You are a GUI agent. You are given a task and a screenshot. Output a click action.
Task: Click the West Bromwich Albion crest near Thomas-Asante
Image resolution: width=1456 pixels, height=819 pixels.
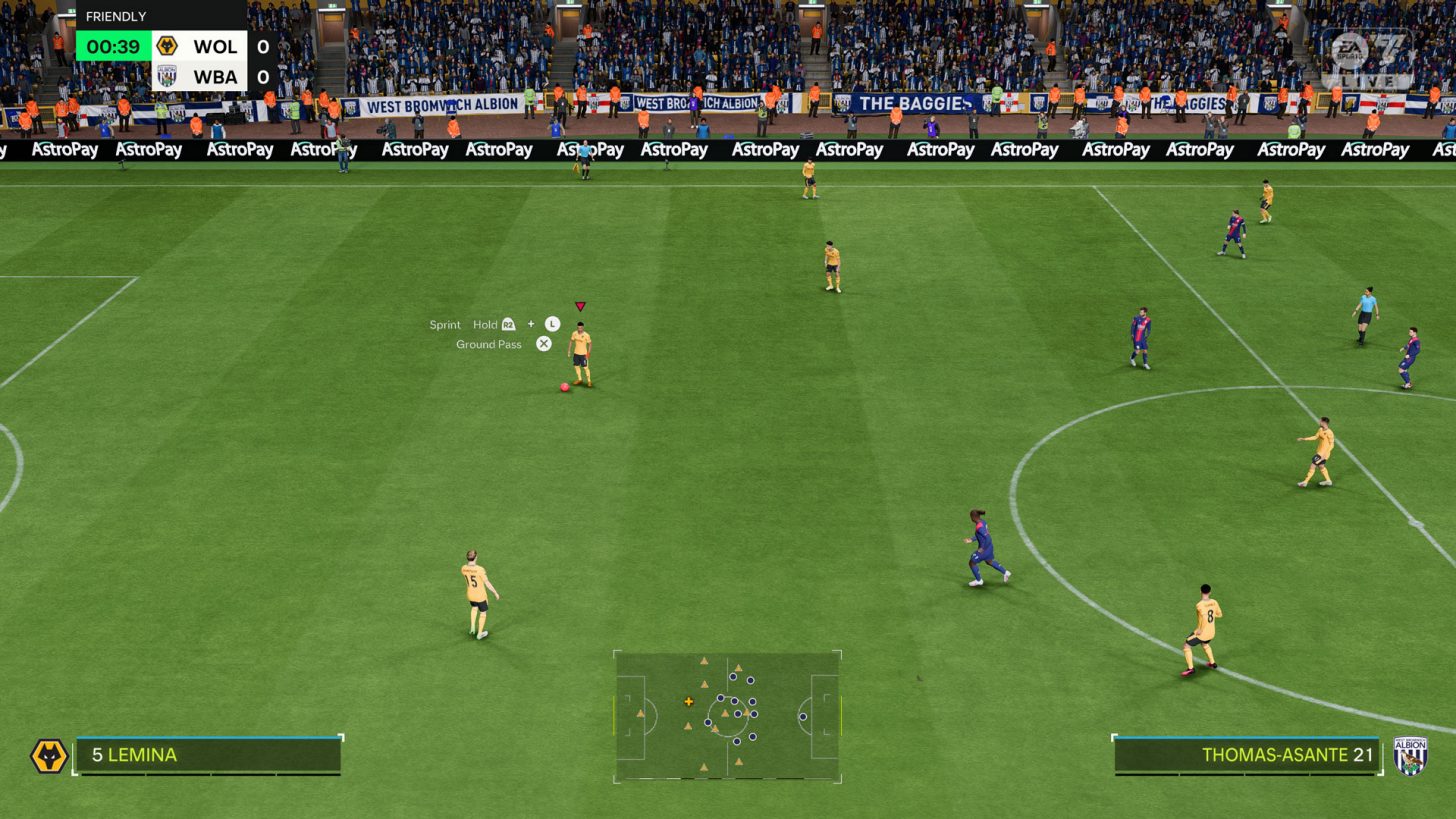[x=1409, y=755]
